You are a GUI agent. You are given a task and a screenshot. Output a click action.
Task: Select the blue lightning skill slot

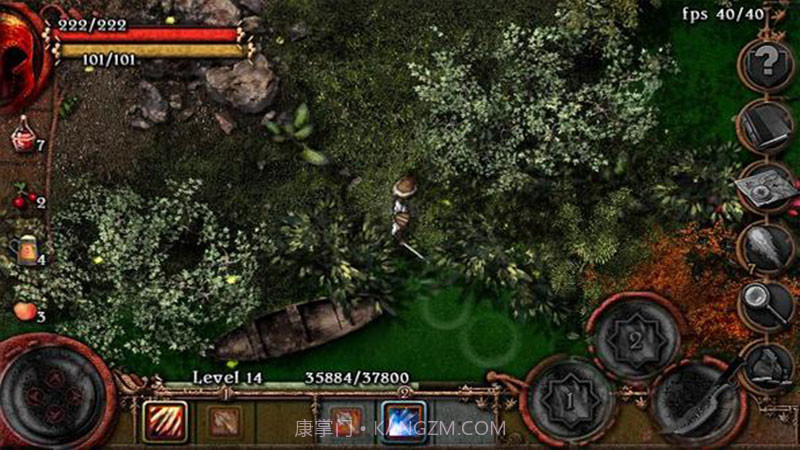click(x=403, y=422)
